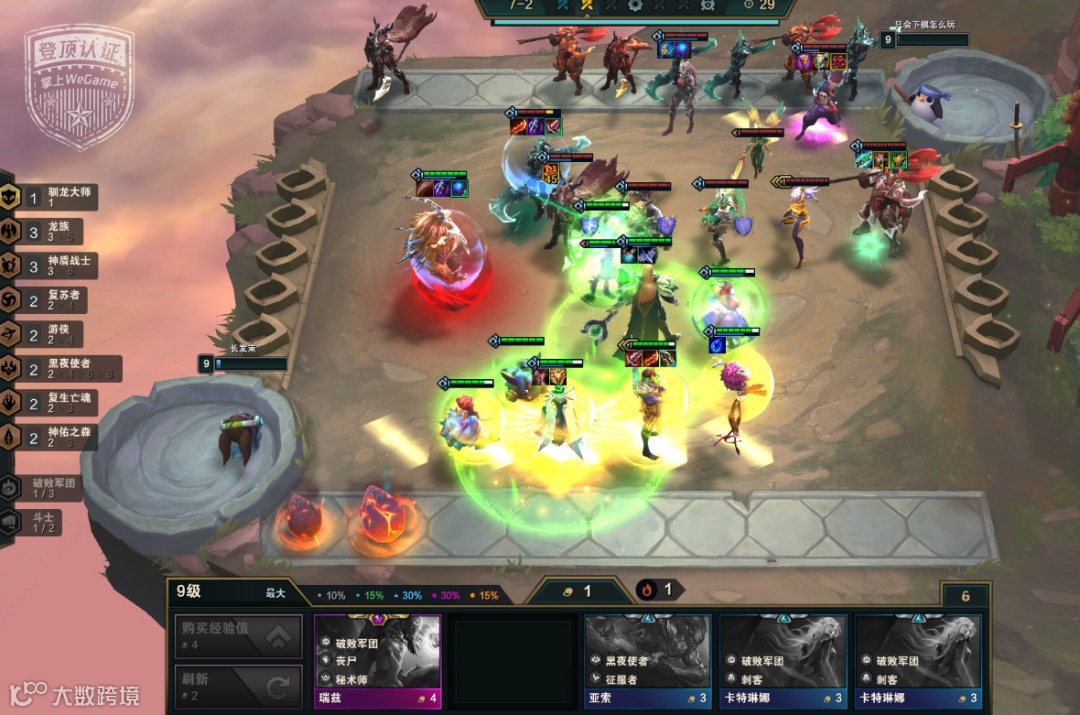The height and width of the screenshot is (715, 1080).
Task: Click the gear-shaped round icon in stage tracker
Action: 635,5
